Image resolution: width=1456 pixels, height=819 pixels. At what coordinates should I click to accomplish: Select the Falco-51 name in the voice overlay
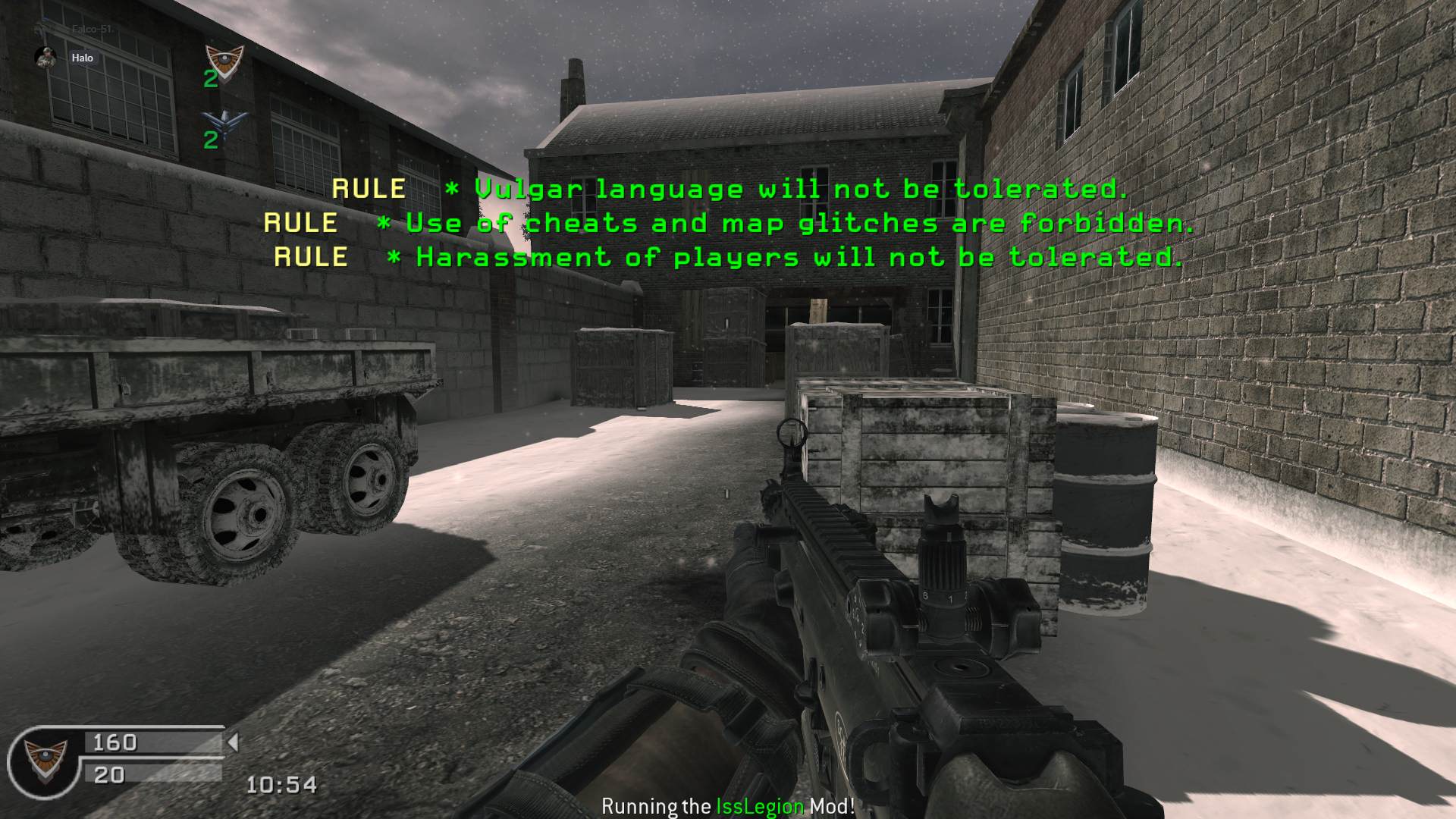[x=92, y=29]
